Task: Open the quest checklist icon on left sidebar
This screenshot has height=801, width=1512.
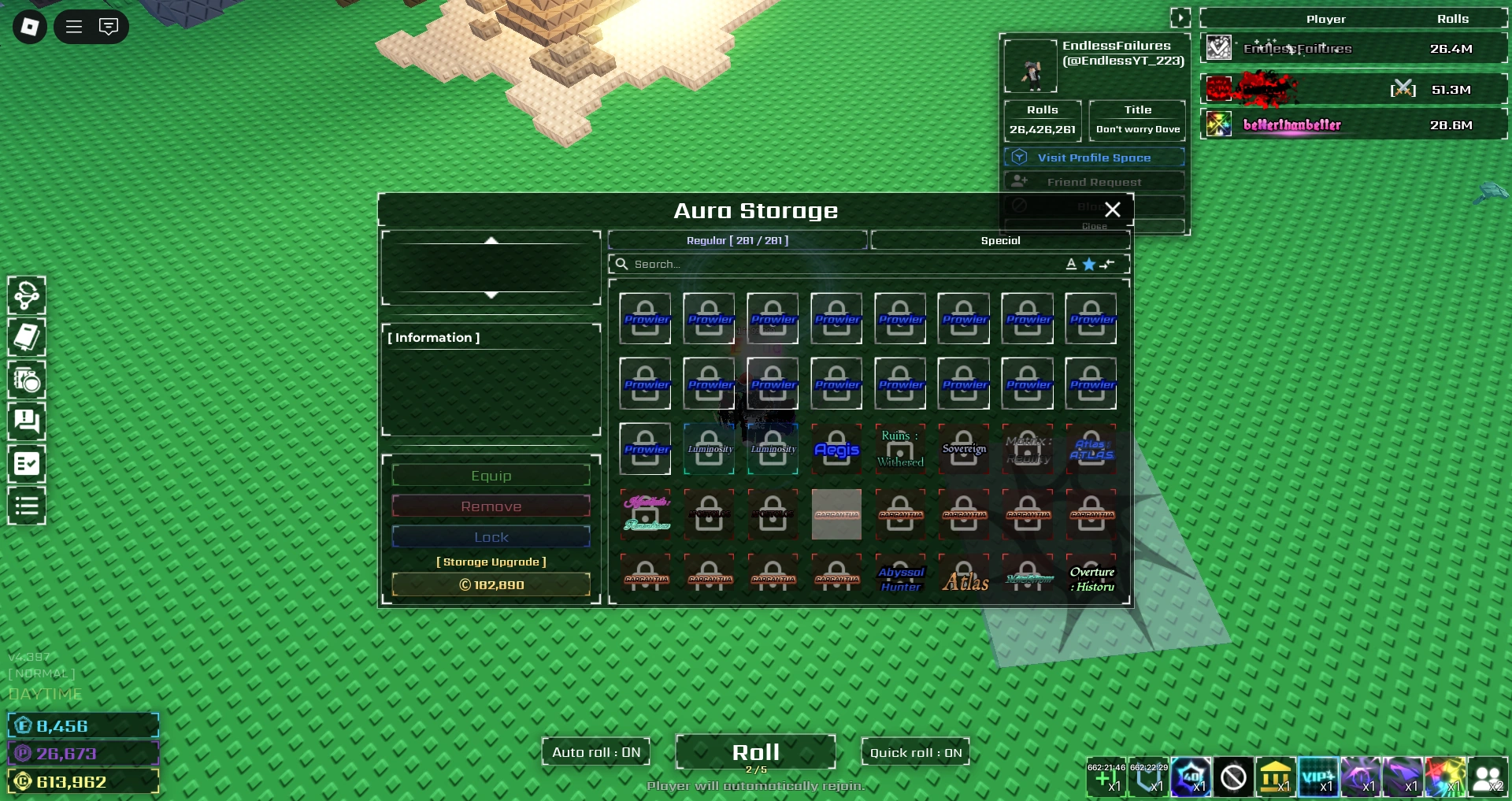Action: point(27,464)
